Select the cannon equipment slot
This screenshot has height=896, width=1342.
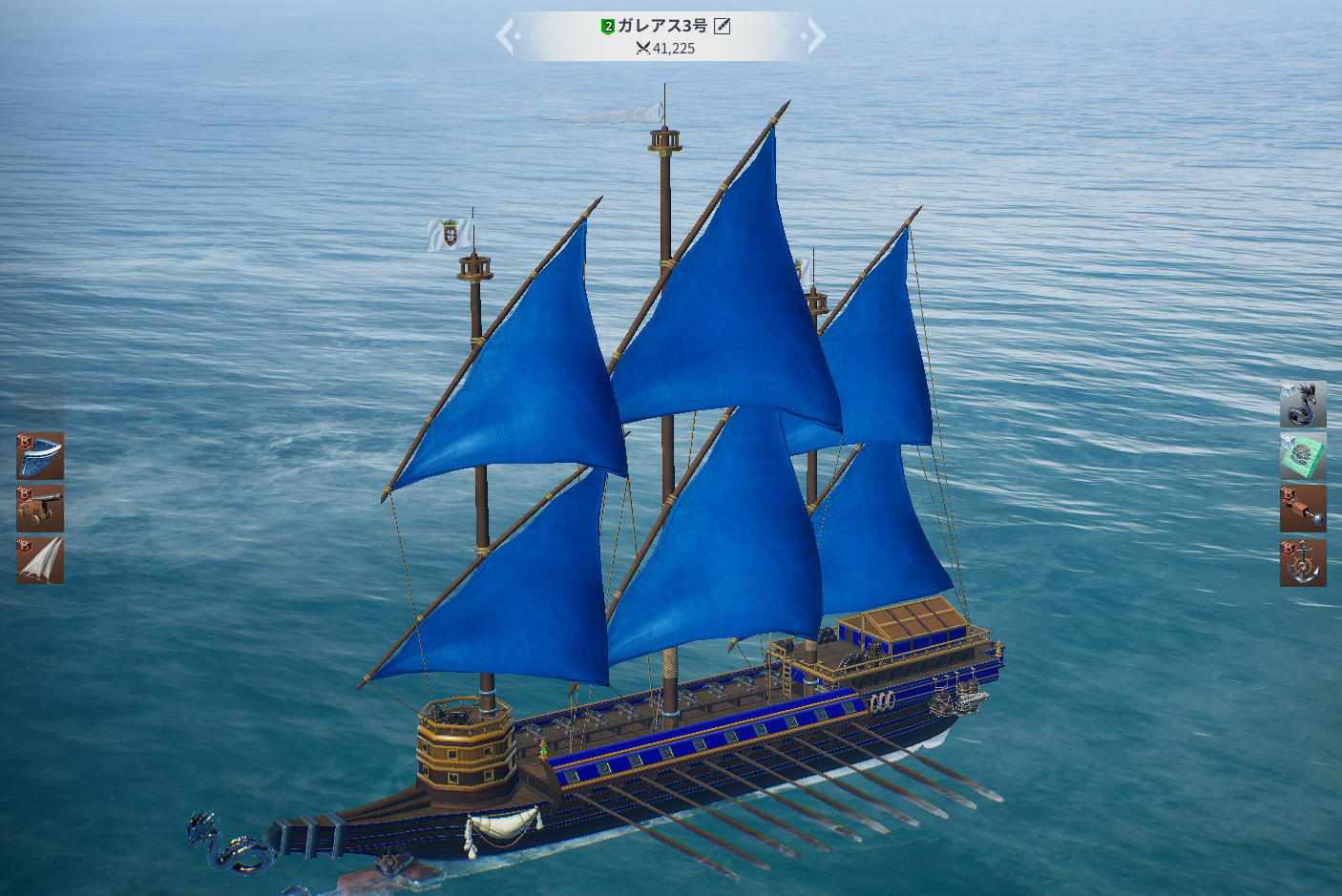click(x=40, y=509)
